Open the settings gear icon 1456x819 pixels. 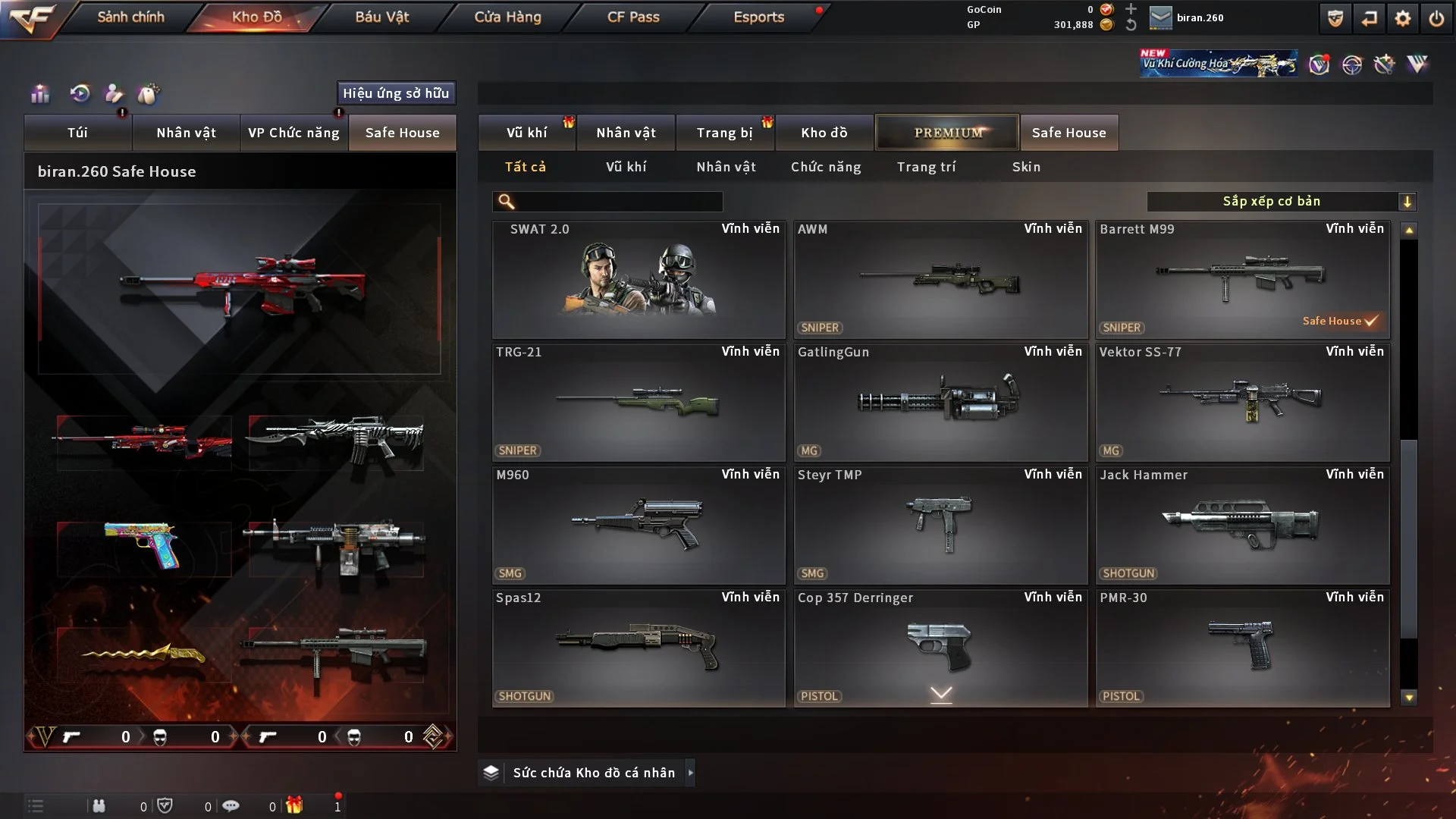(1403, 18)
